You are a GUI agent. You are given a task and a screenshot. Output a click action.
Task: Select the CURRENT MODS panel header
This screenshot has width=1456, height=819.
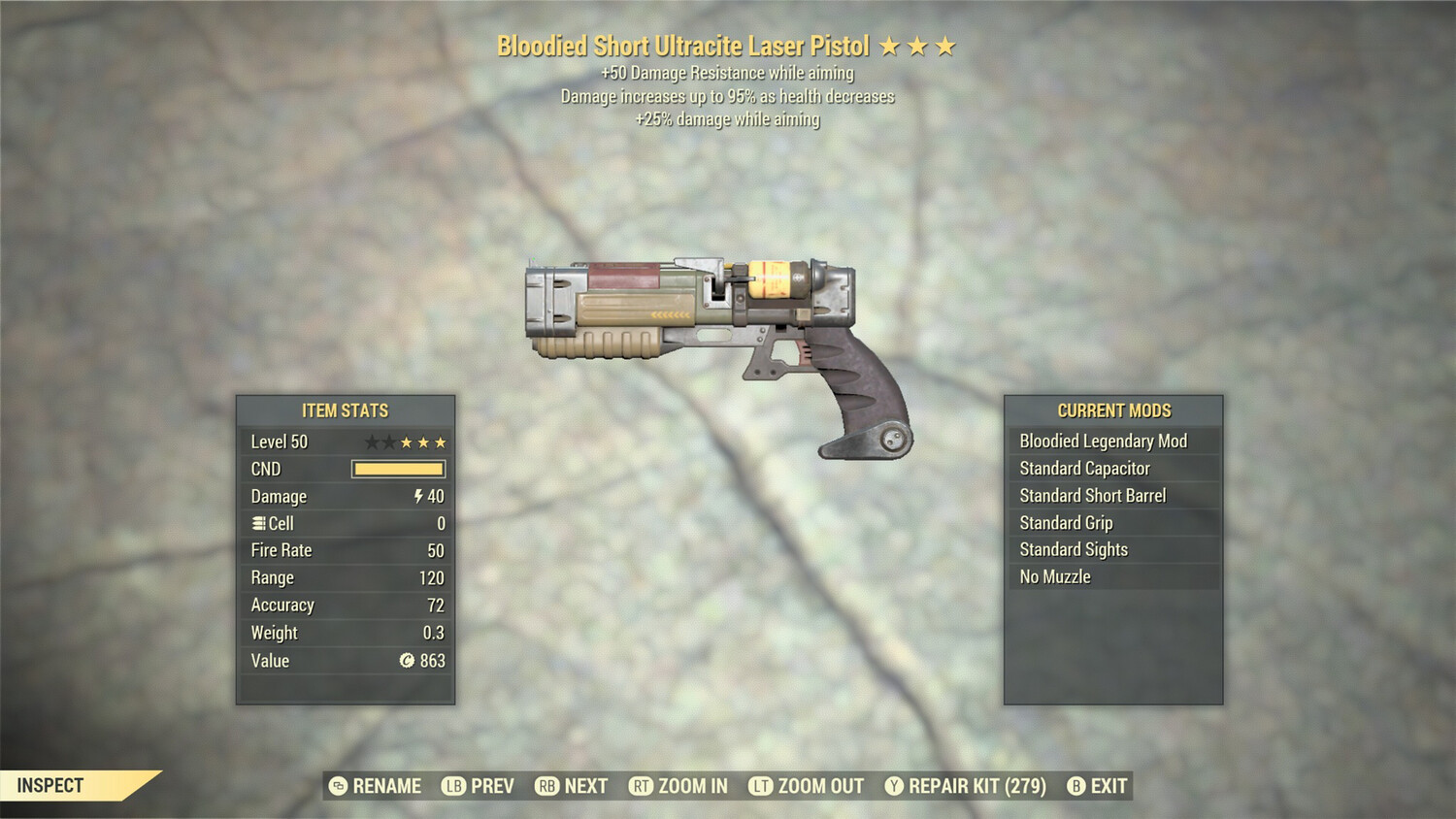1112,410
